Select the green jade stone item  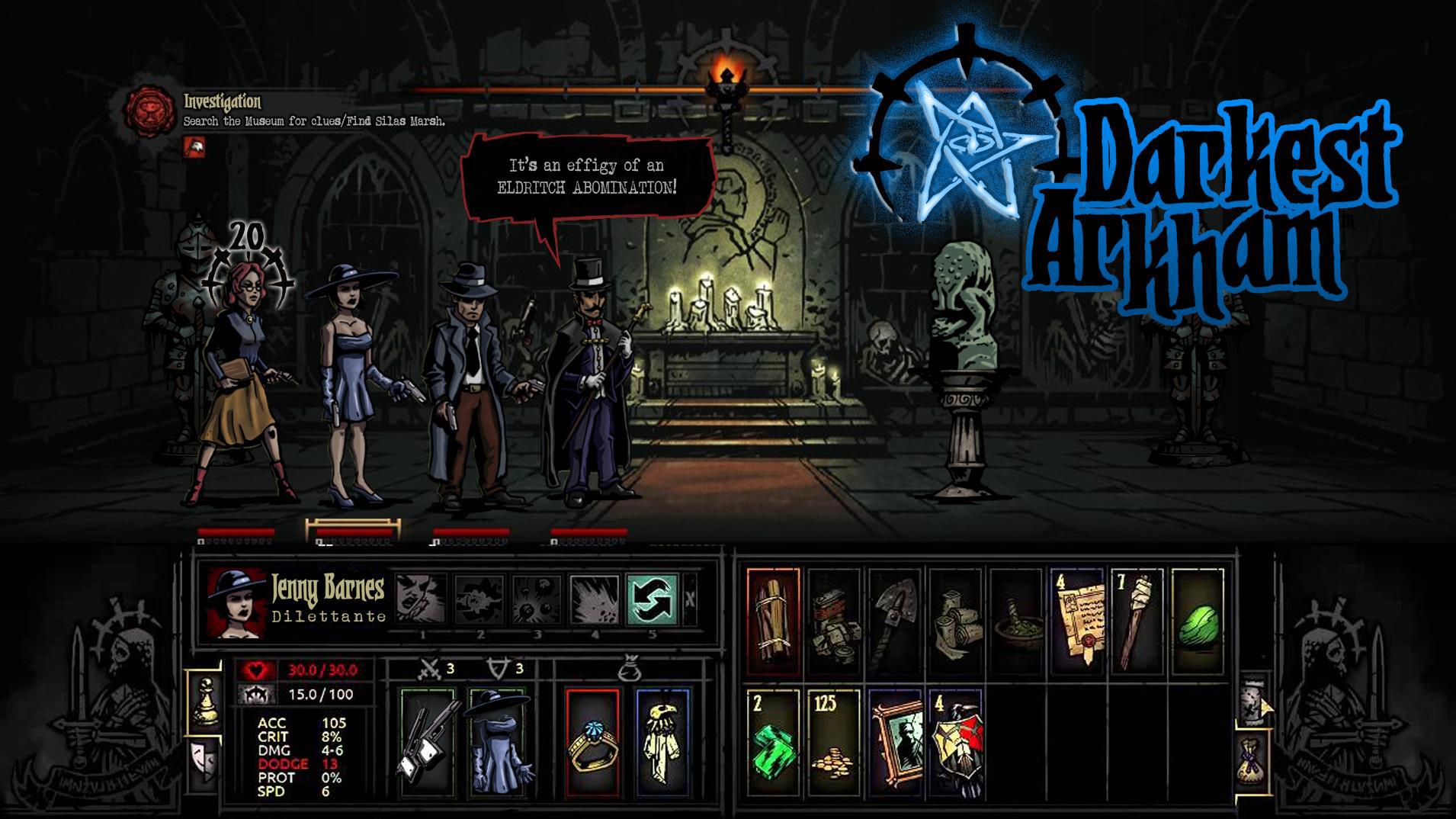1198,621
